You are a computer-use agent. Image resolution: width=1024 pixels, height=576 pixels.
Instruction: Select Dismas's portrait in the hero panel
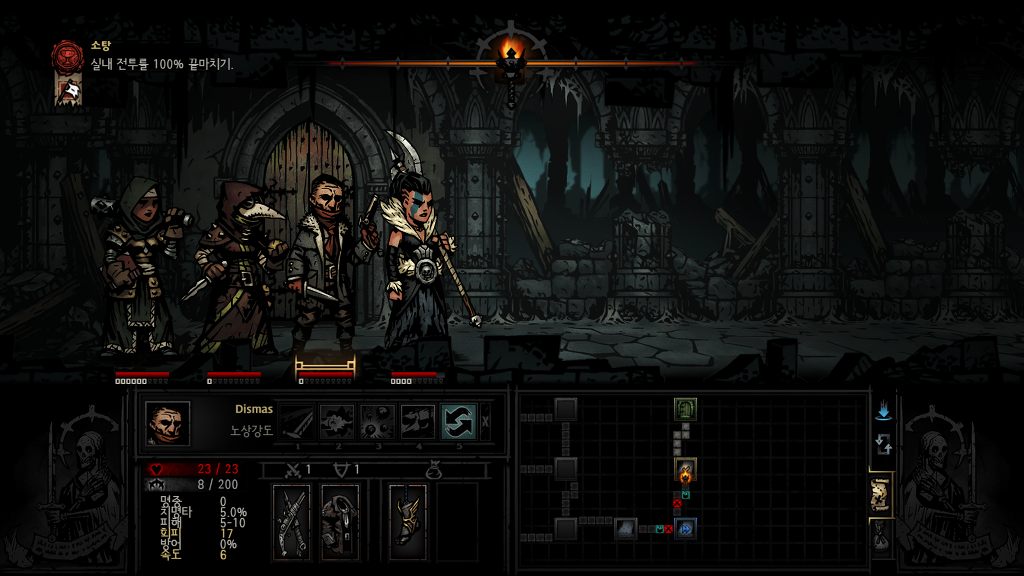point(167,423)
